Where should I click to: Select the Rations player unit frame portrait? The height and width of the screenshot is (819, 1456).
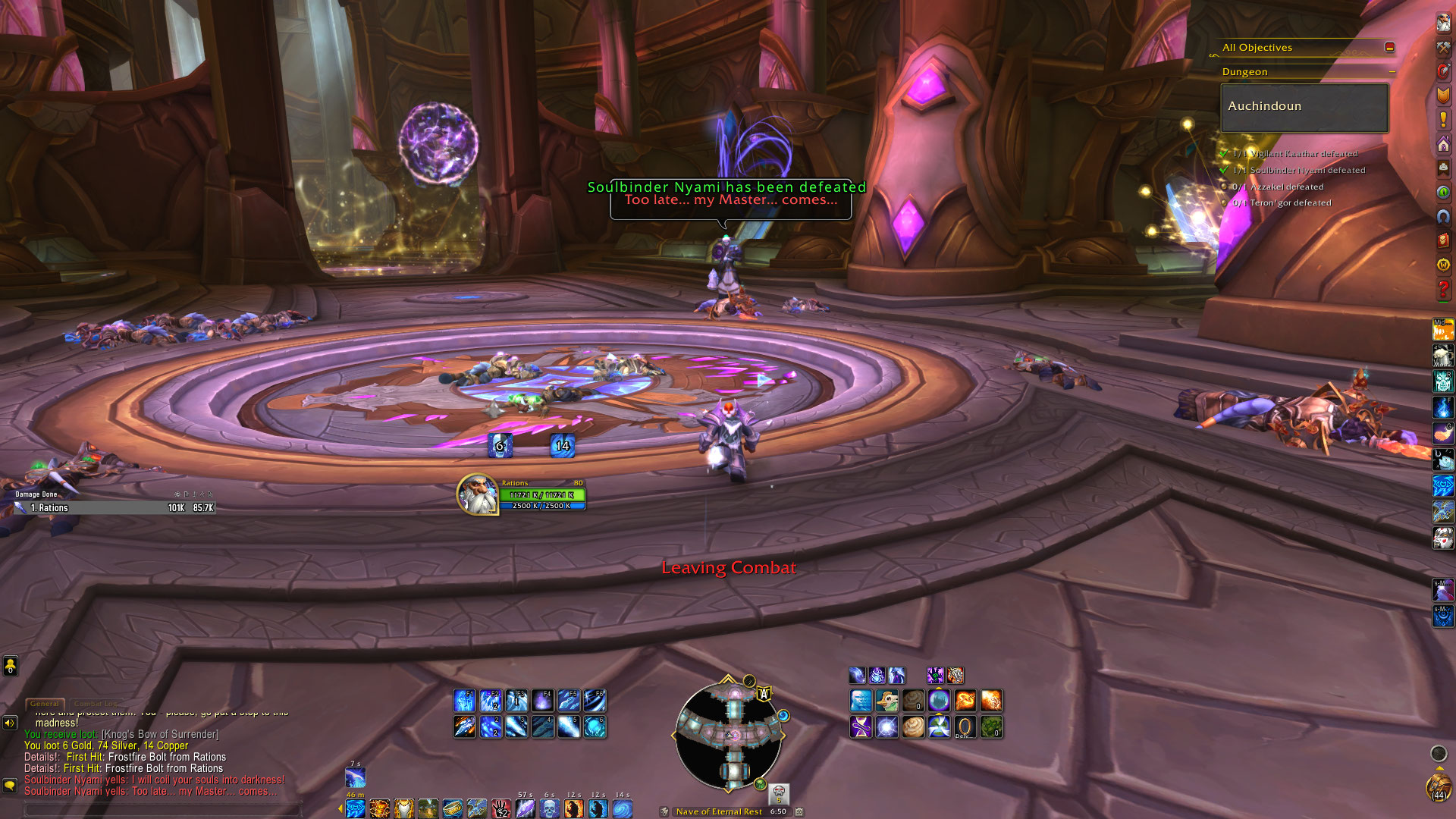[477, 494]
